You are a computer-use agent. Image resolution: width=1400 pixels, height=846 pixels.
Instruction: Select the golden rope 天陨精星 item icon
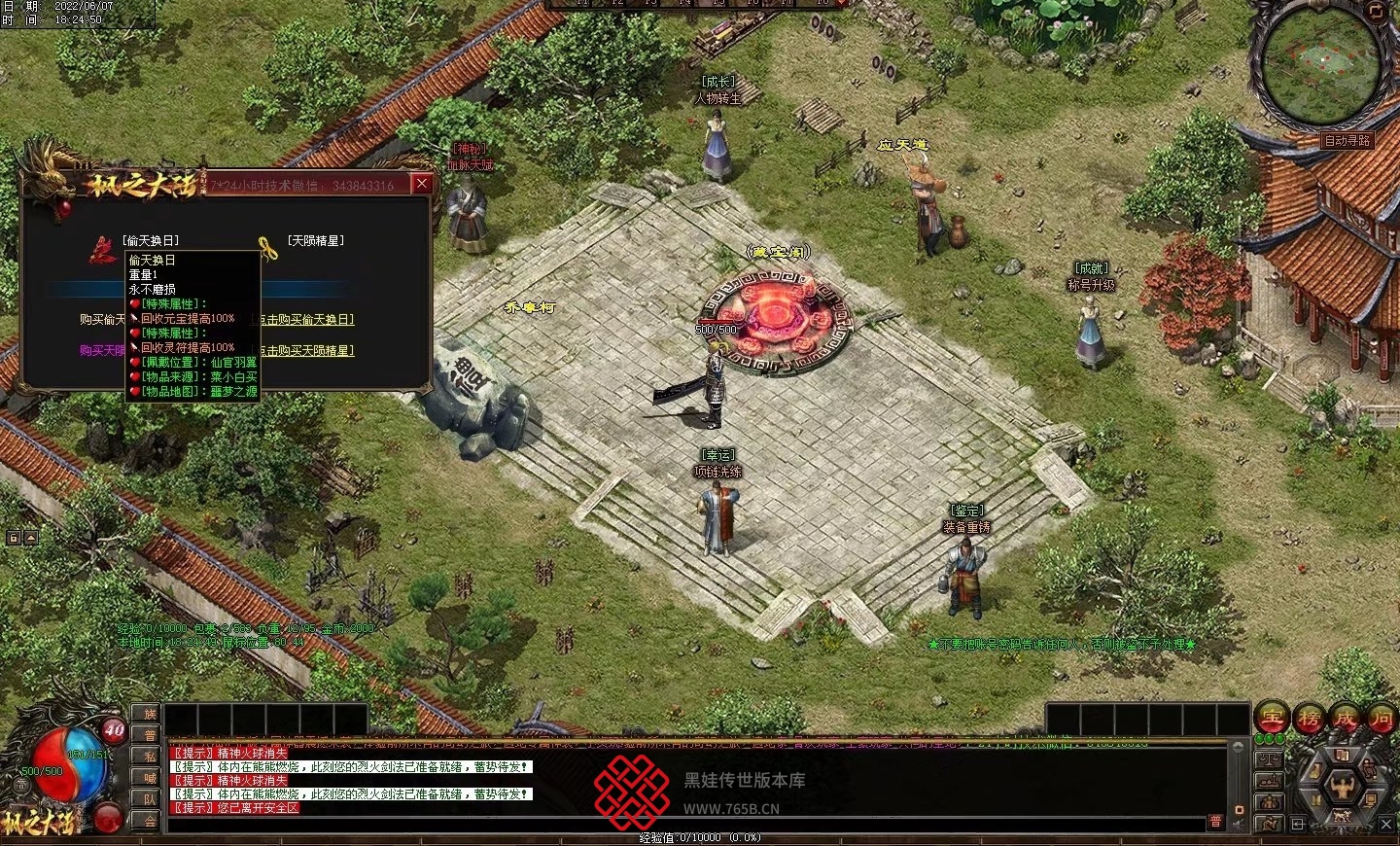click(x=267, y=248)
